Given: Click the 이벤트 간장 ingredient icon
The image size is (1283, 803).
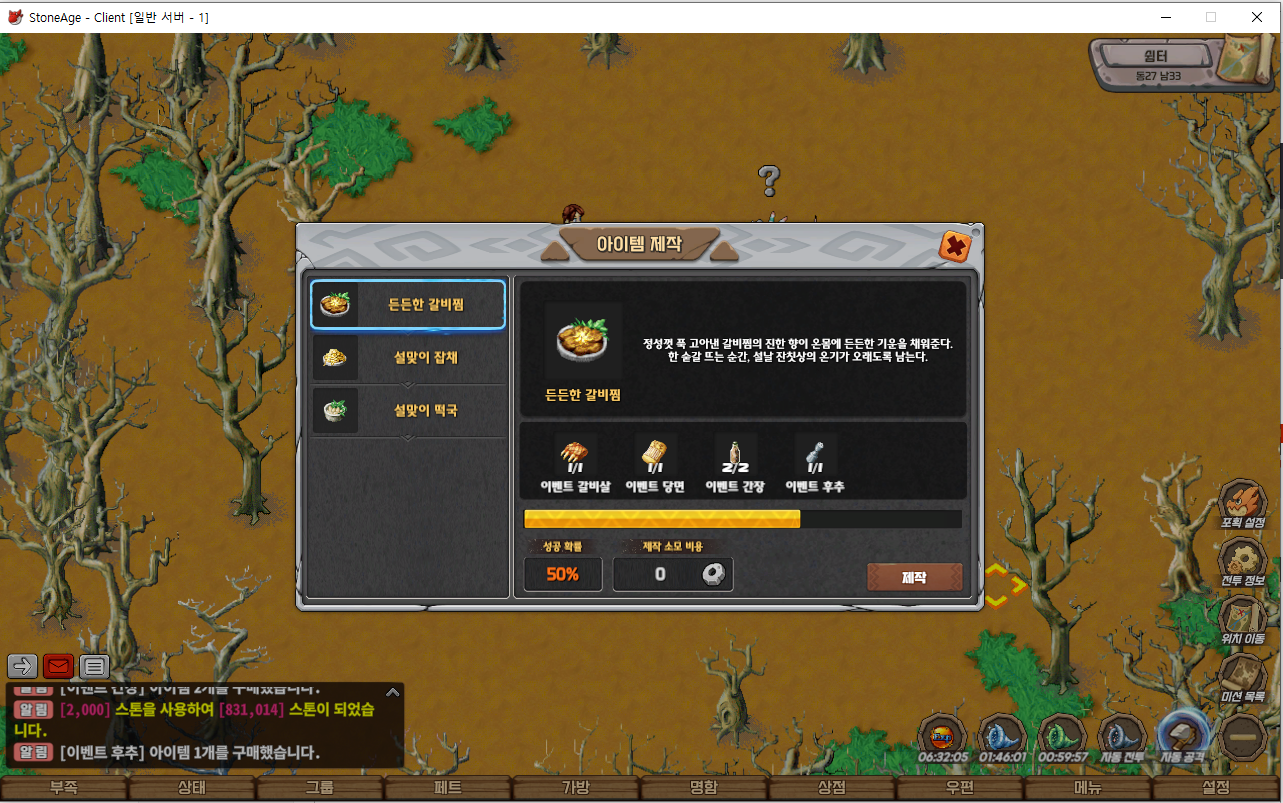Looking at the screenshot, I should pos(735,456).
